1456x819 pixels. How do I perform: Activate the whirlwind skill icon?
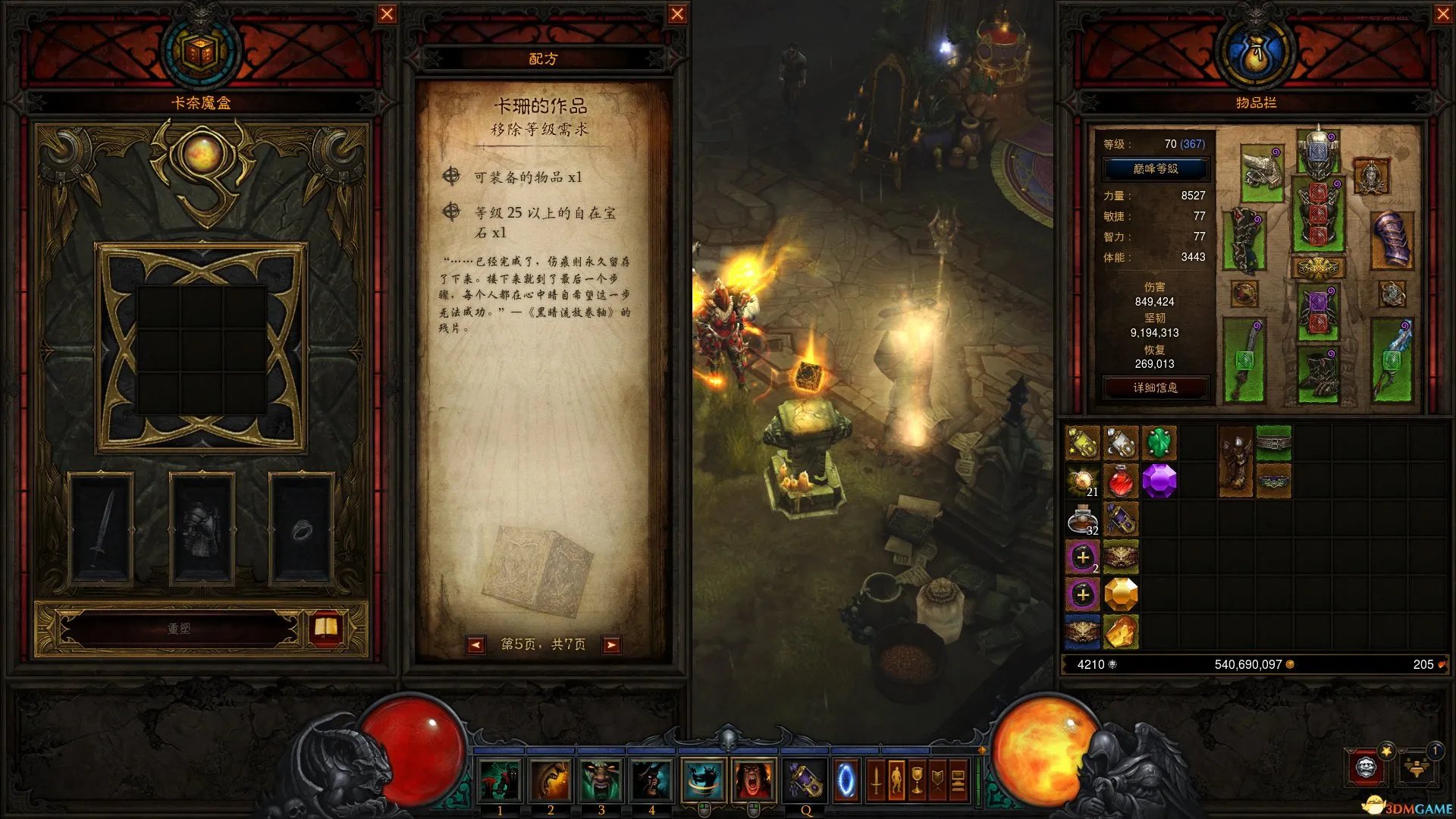pos(703,780)
